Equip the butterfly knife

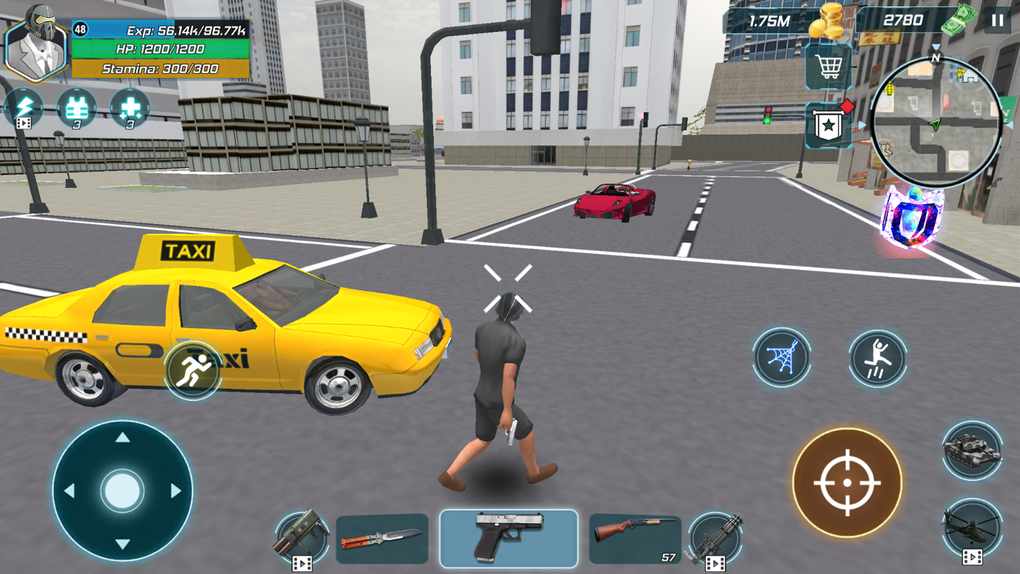click(x=382, y=539)
